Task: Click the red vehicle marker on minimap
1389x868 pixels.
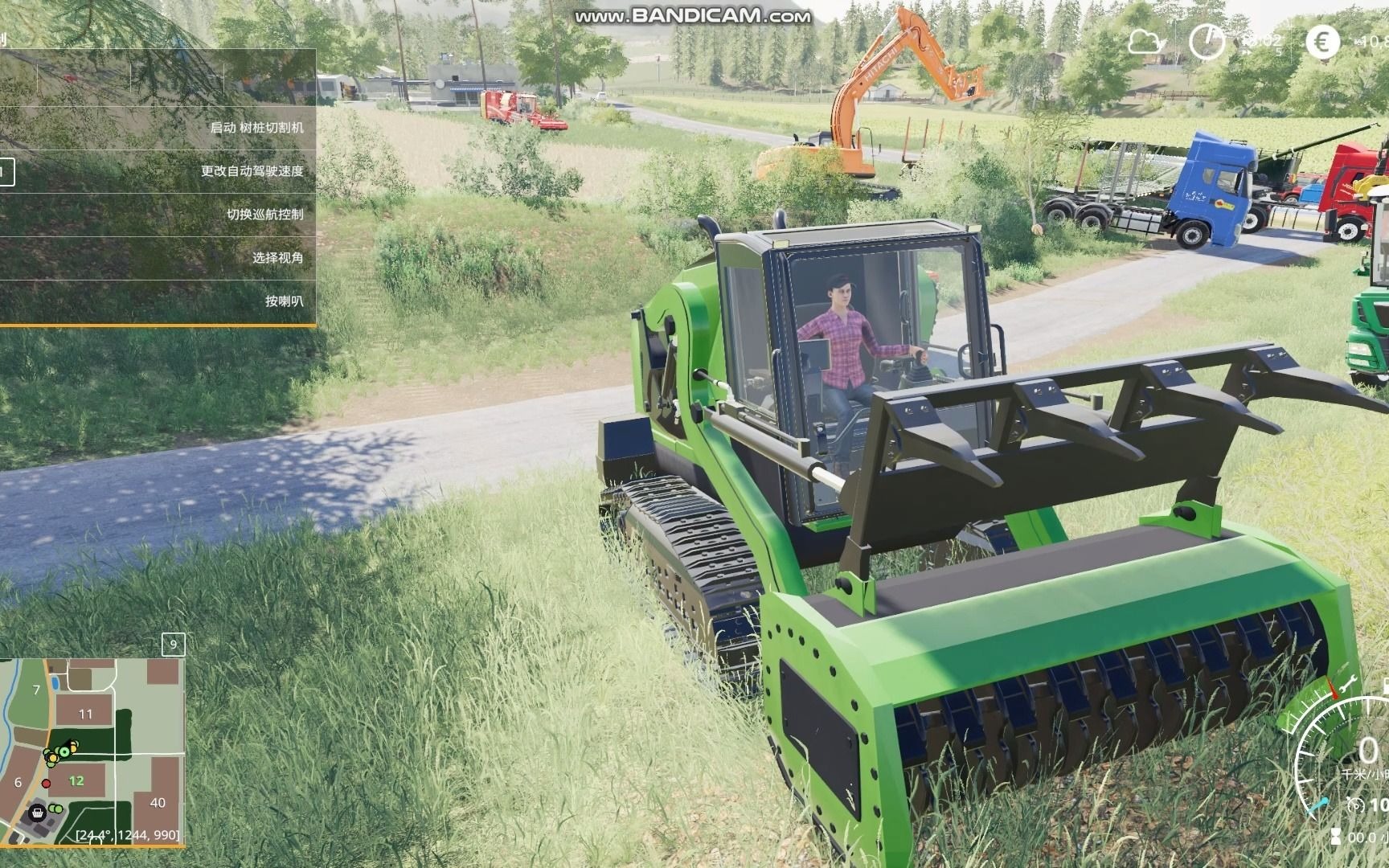Action: point(47,783)
